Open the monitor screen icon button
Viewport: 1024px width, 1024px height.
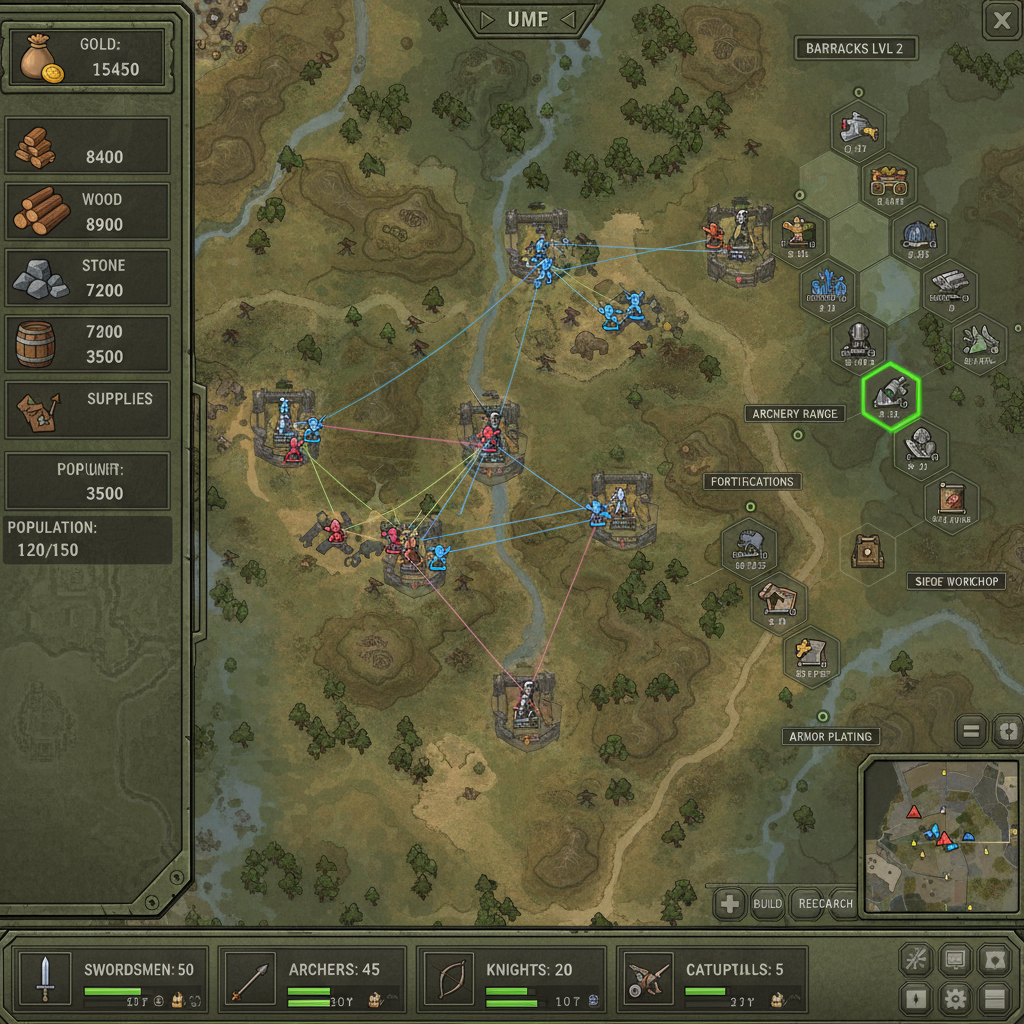coord(955,959)
